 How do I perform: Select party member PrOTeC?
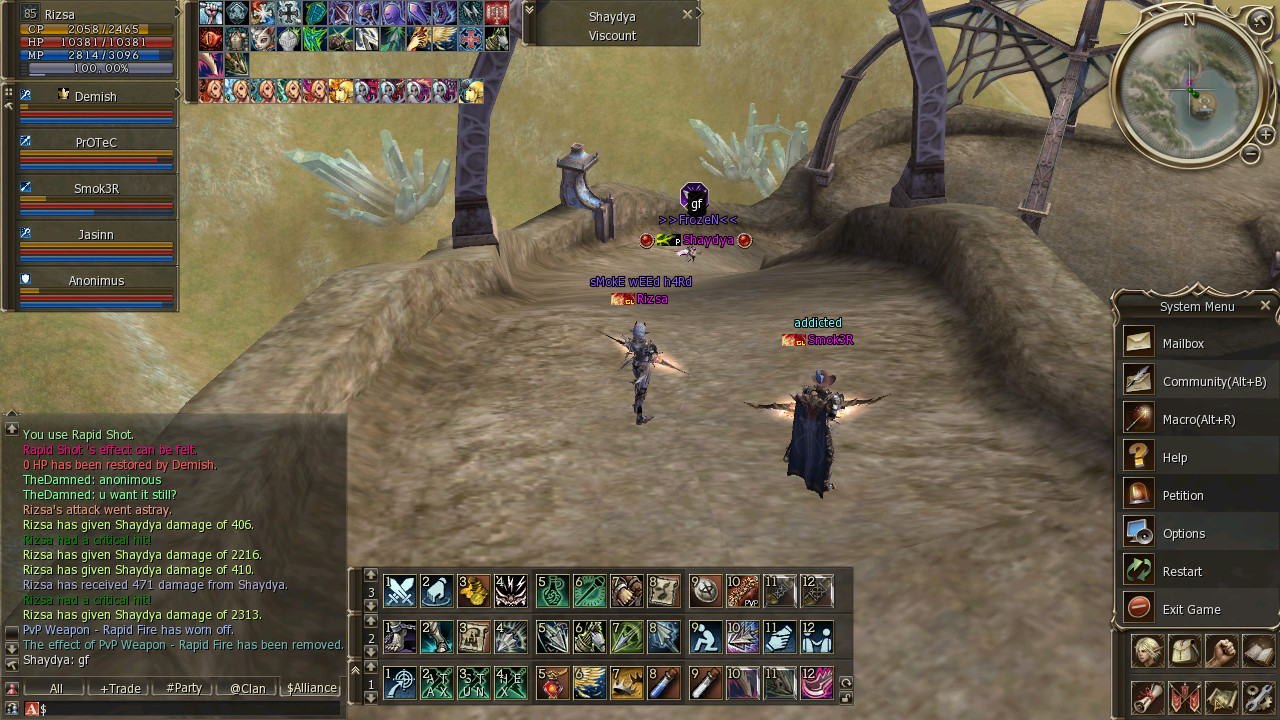pos(96,143)
